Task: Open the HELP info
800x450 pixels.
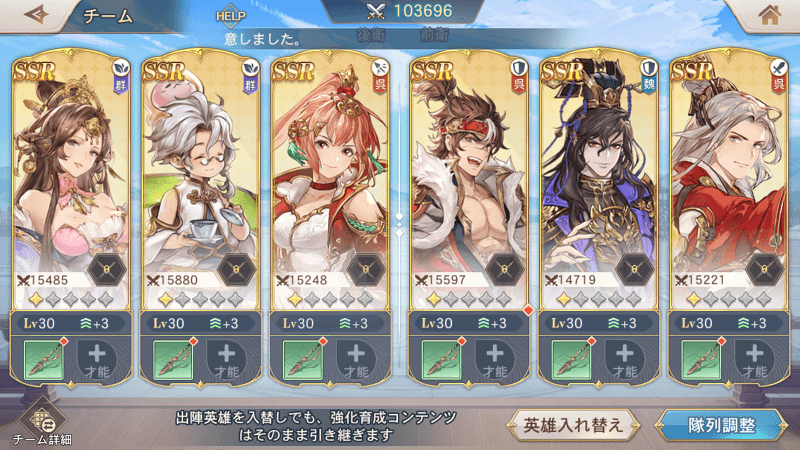Action: [x=230, y=17]
